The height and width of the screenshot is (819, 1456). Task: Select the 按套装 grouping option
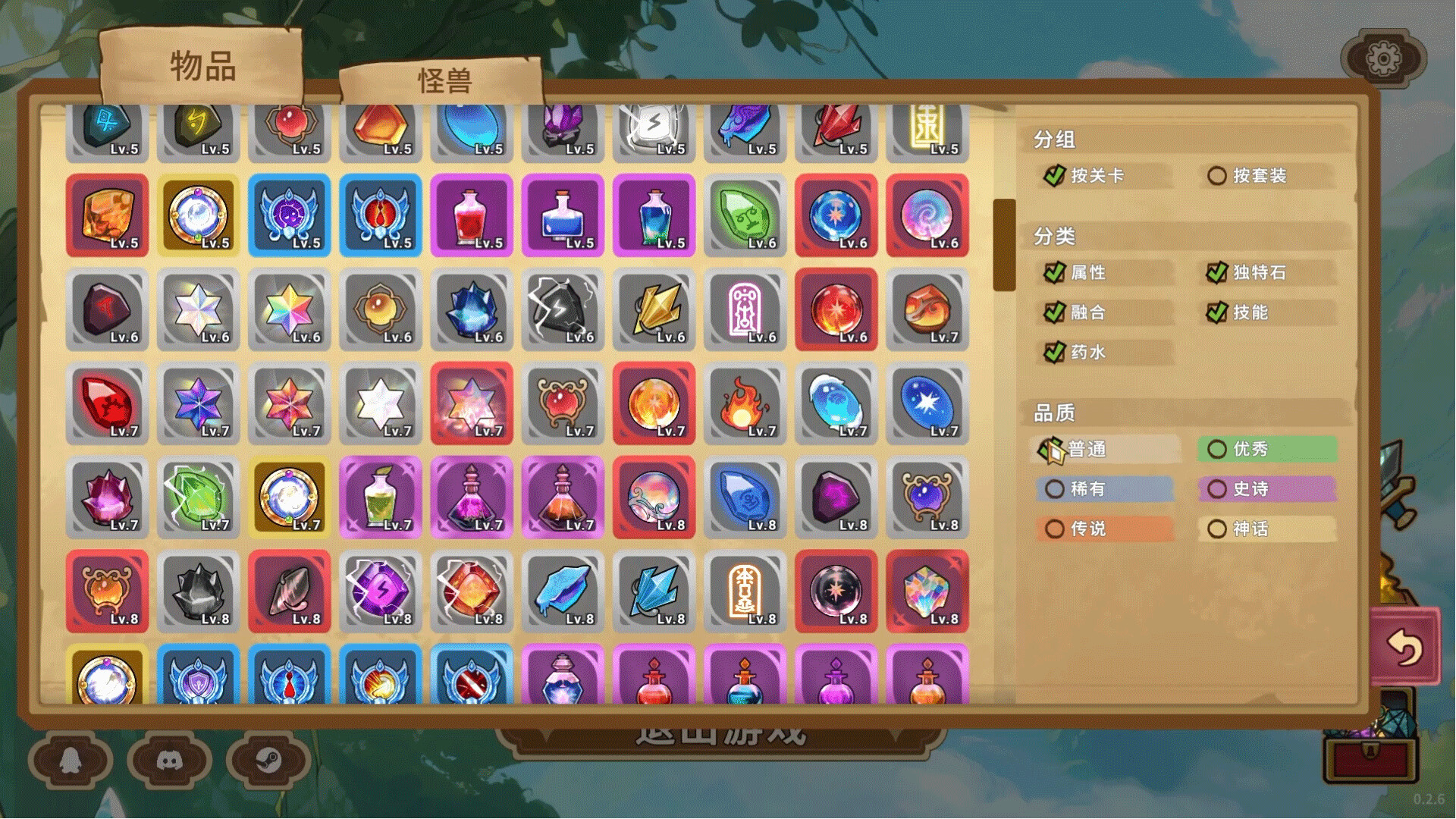(x=1218, y=176)
